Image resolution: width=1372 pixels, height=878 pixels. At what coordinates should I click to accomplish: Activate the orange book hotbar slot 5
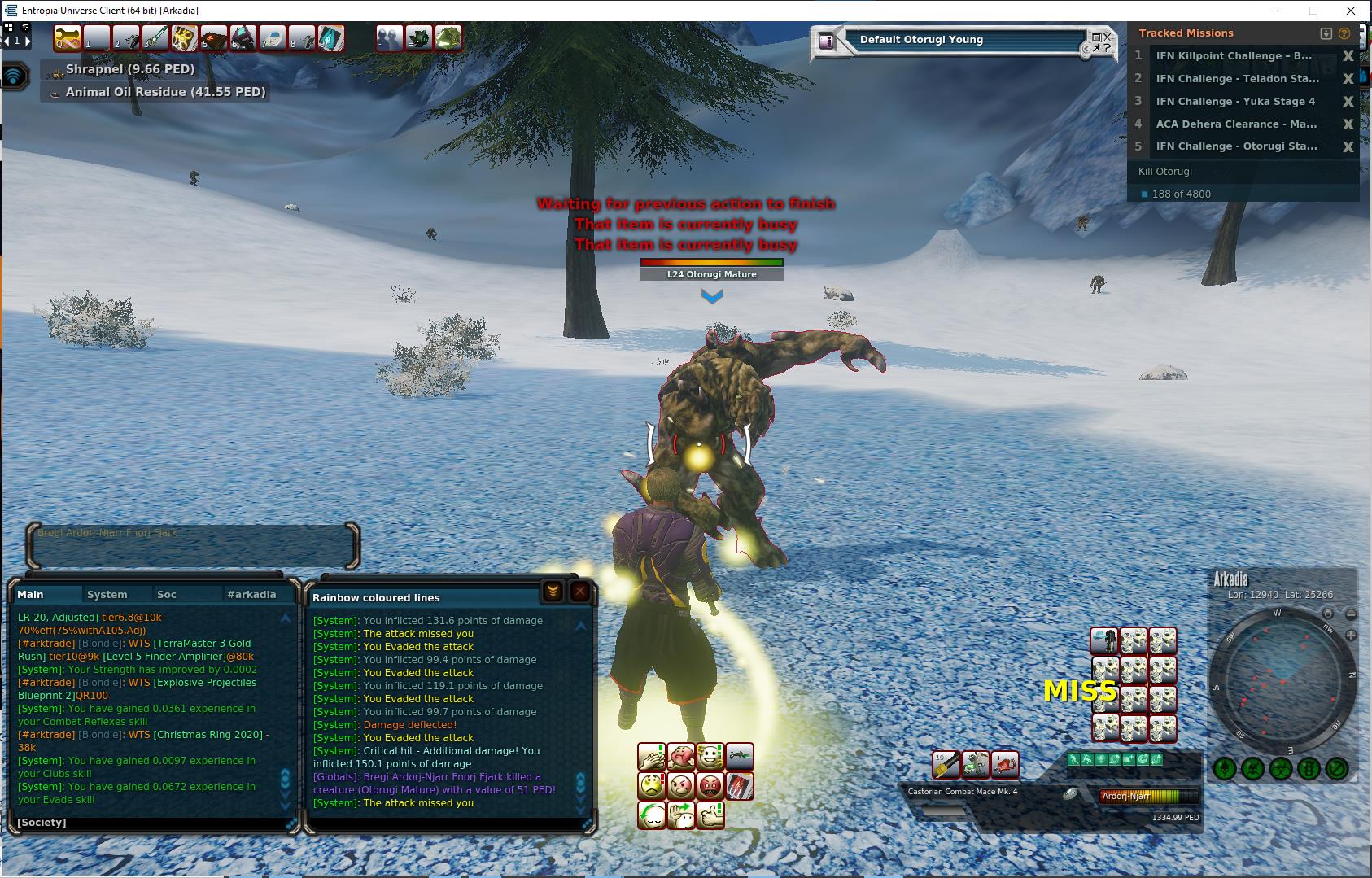pos(213,38)
